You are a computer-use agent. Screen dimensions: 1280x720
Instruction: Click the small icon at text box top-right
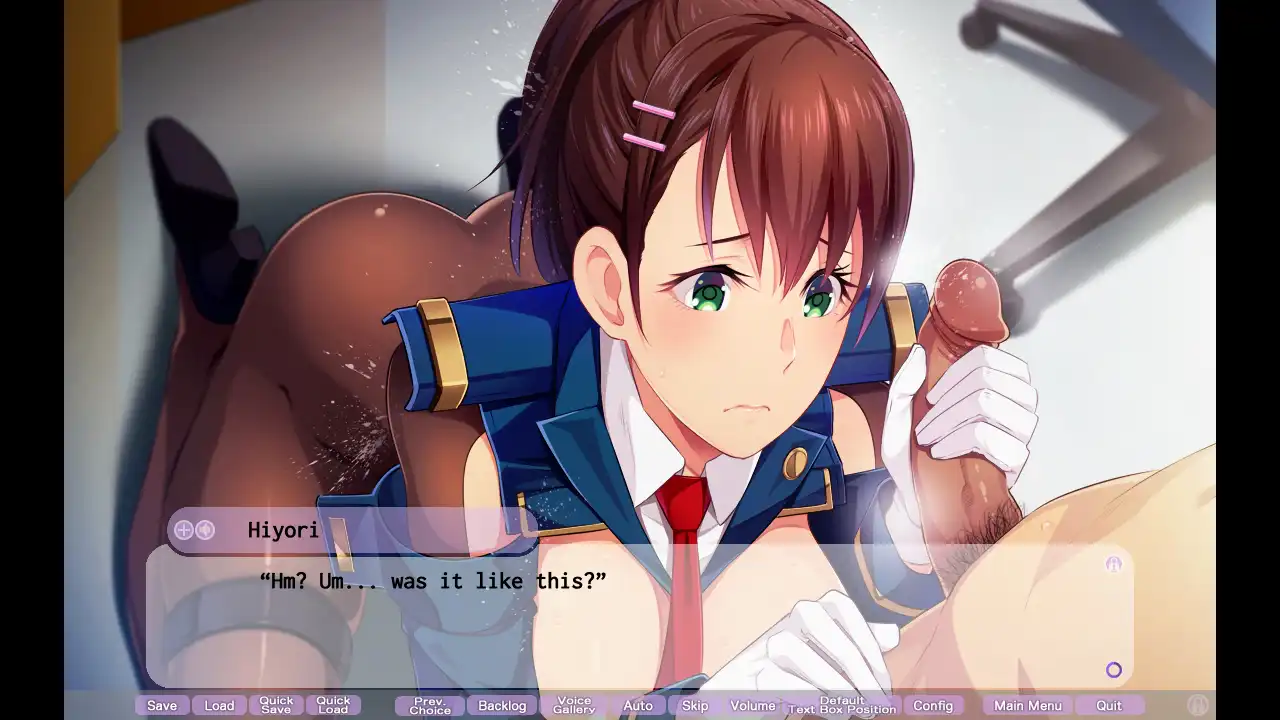click(1114, 565)
